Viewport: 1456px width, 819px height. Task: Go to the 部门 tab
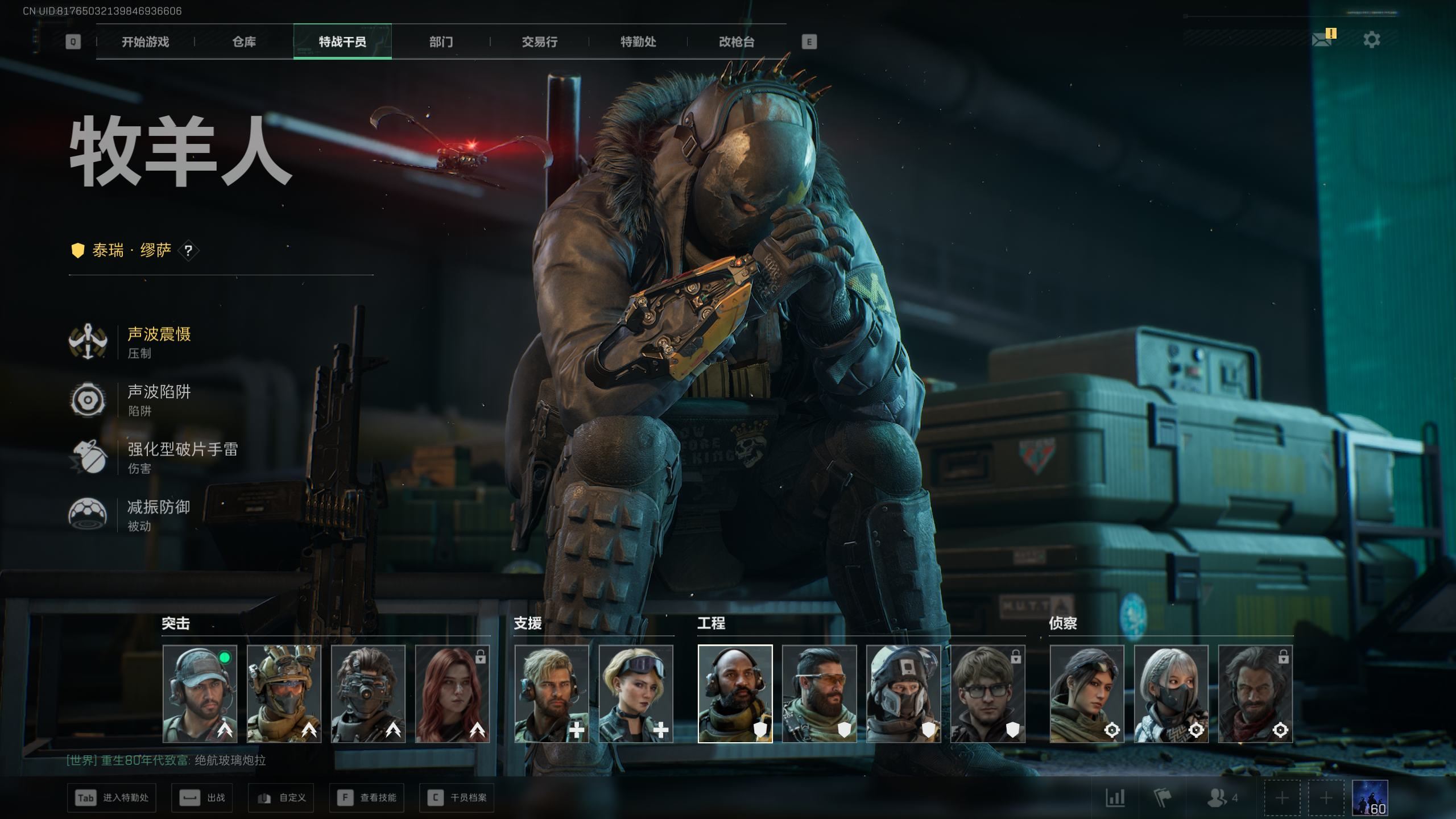(x=441, y=42)
